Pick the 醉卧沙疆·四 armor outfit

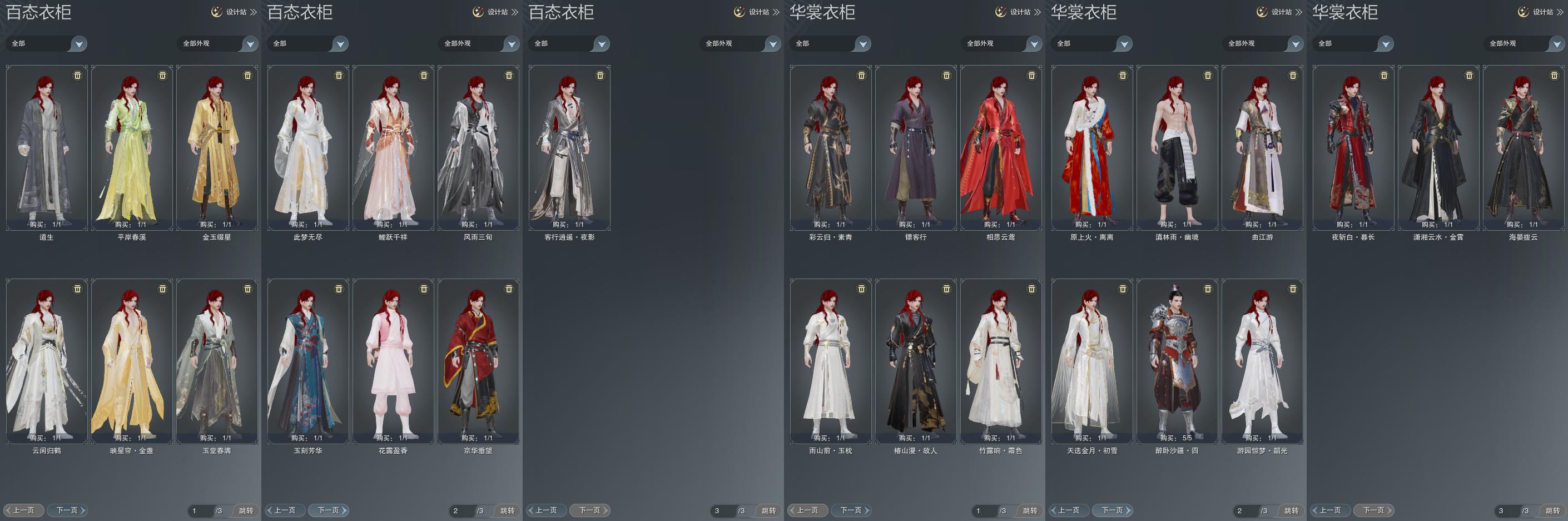(x=1177, y=361)
